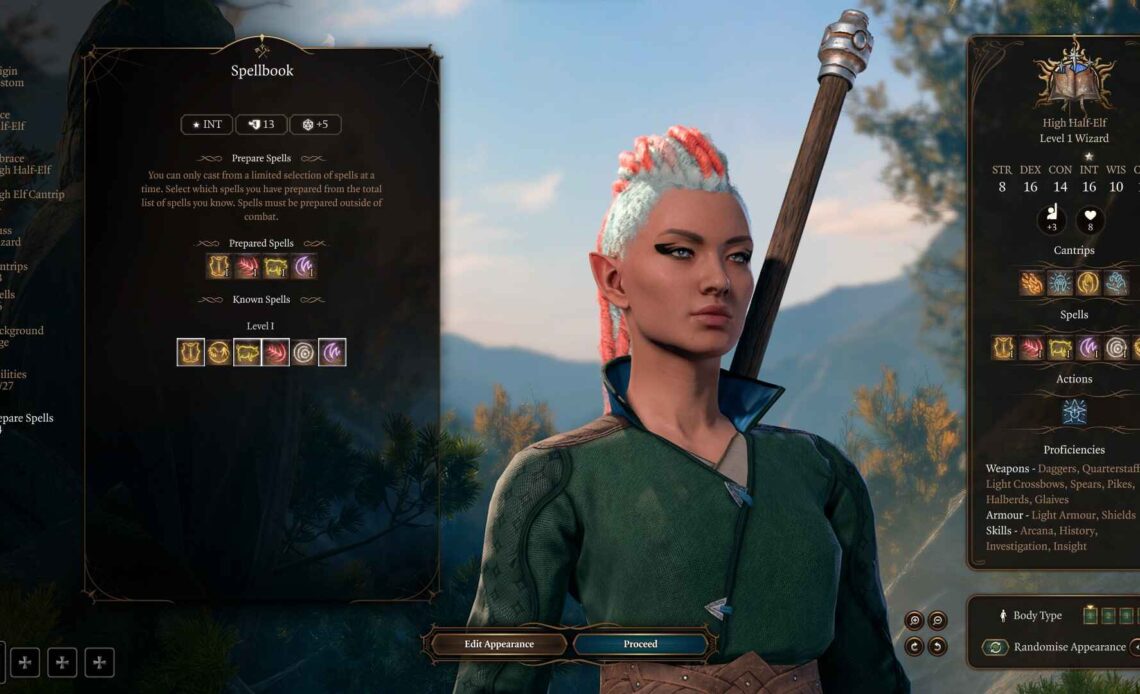The image size is (1140, 694).
Task: Choose the golden armour spell in Known Spells
Action: point(190,352)
